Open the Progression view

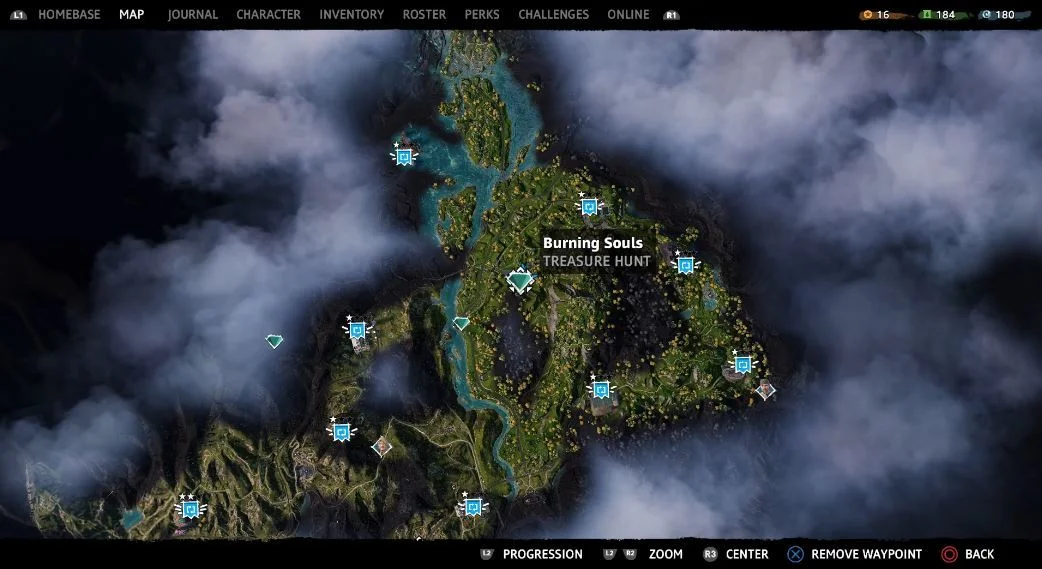pos(542,554)
